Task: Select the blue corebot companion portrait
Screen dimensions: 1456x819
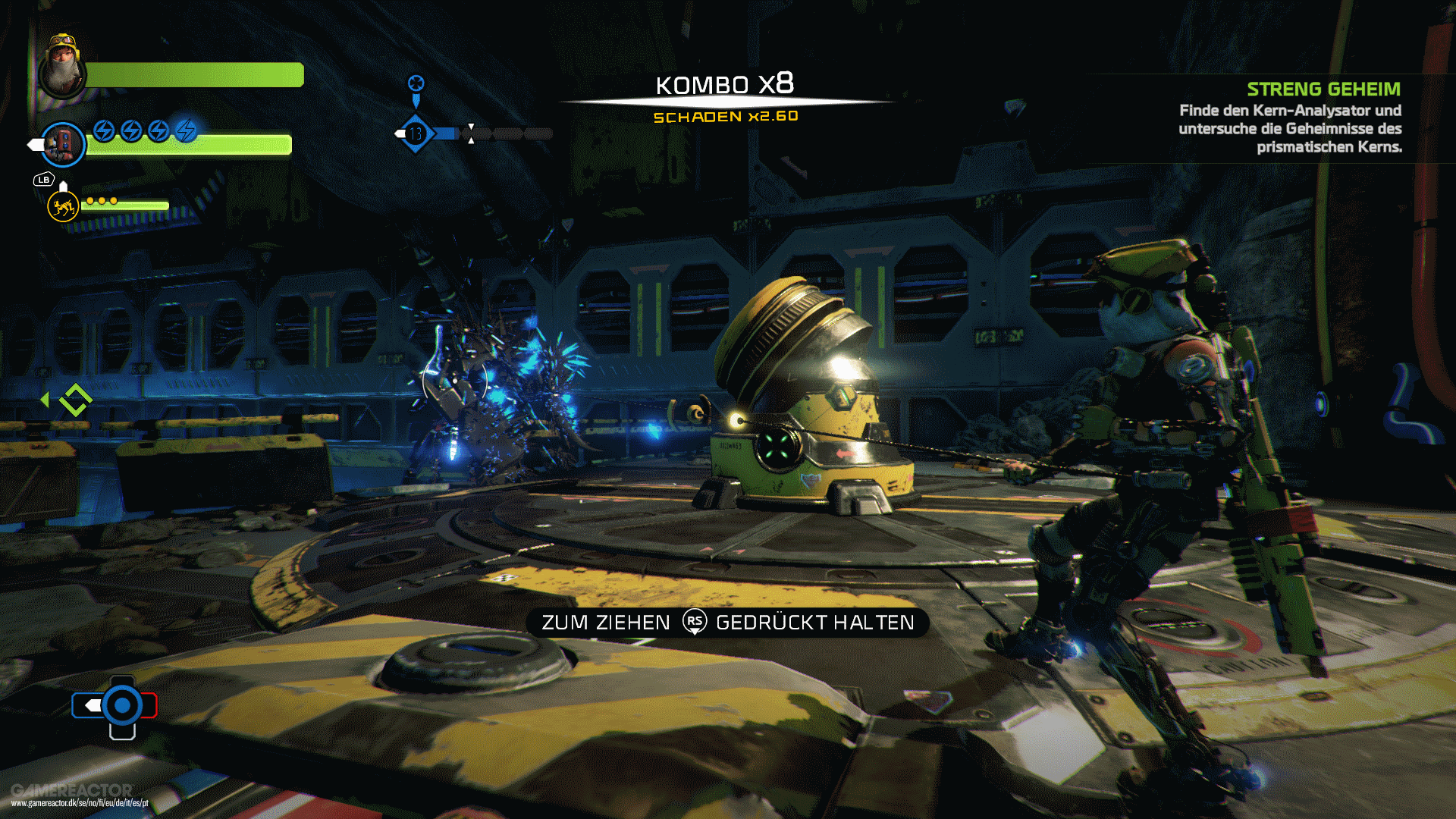Action: click(64, 144)
